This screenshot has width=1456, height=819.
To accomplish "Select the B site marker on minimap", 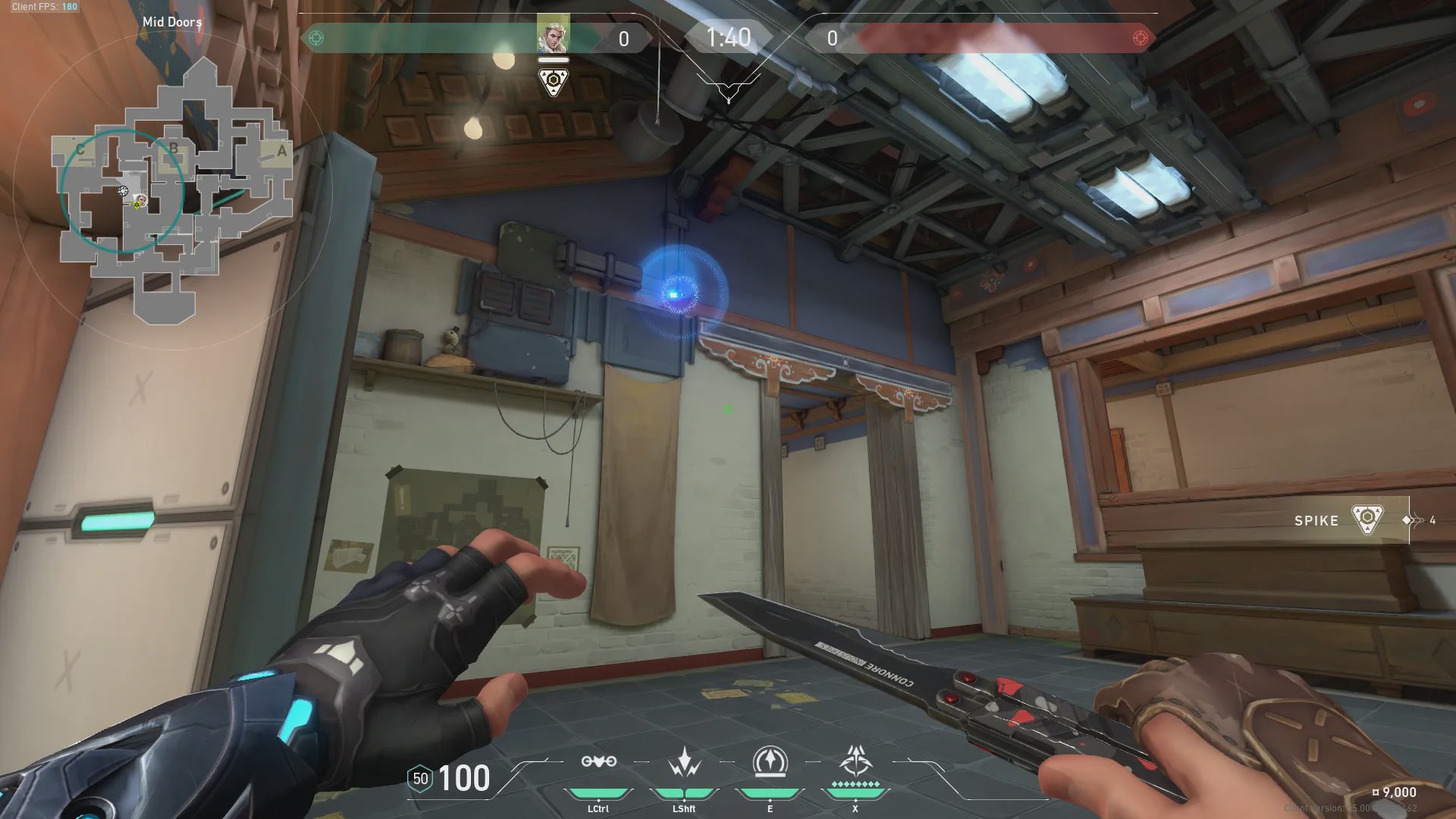I will 174,148.
